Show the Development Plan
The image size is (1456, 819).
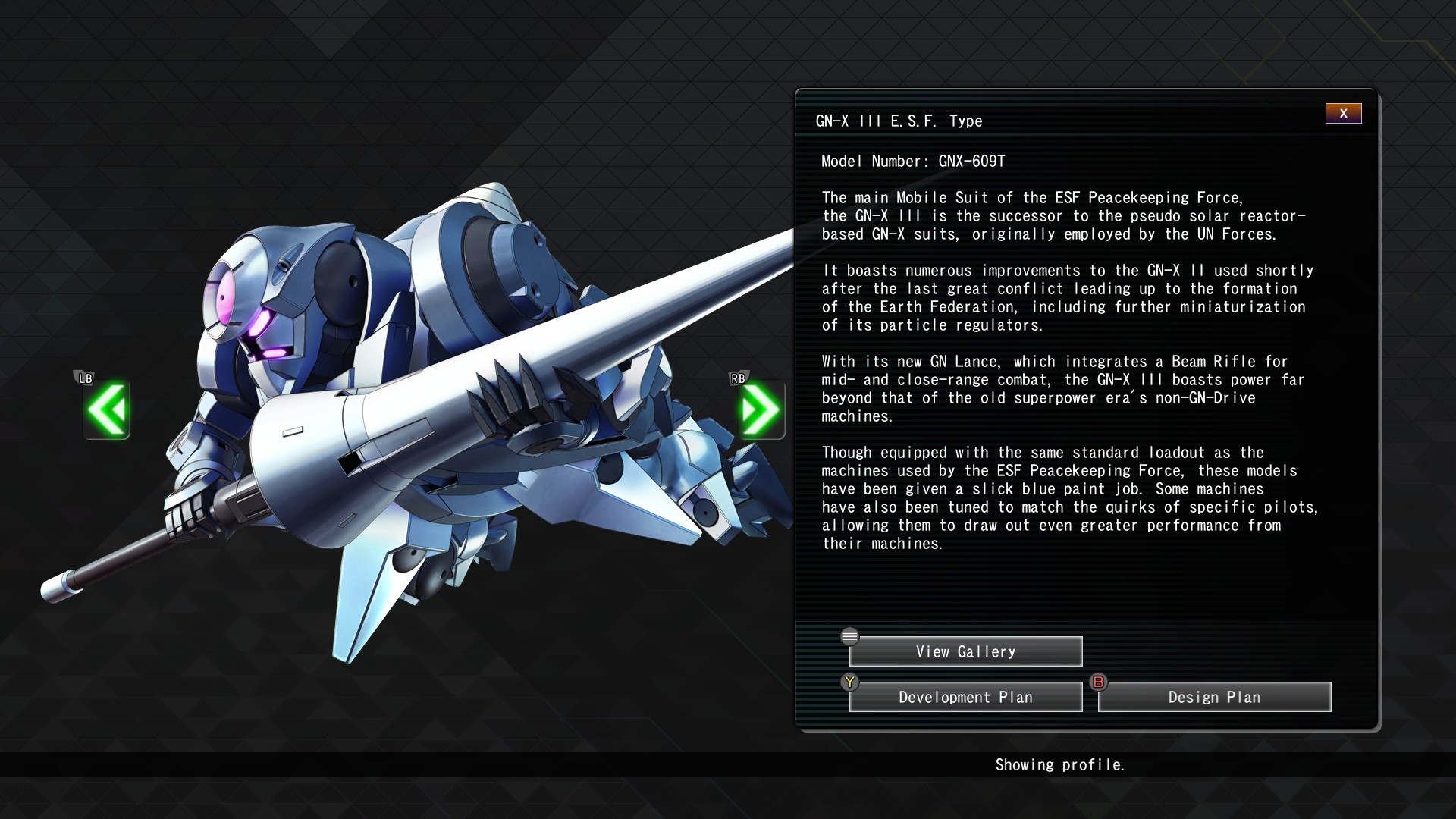[965, 697]
